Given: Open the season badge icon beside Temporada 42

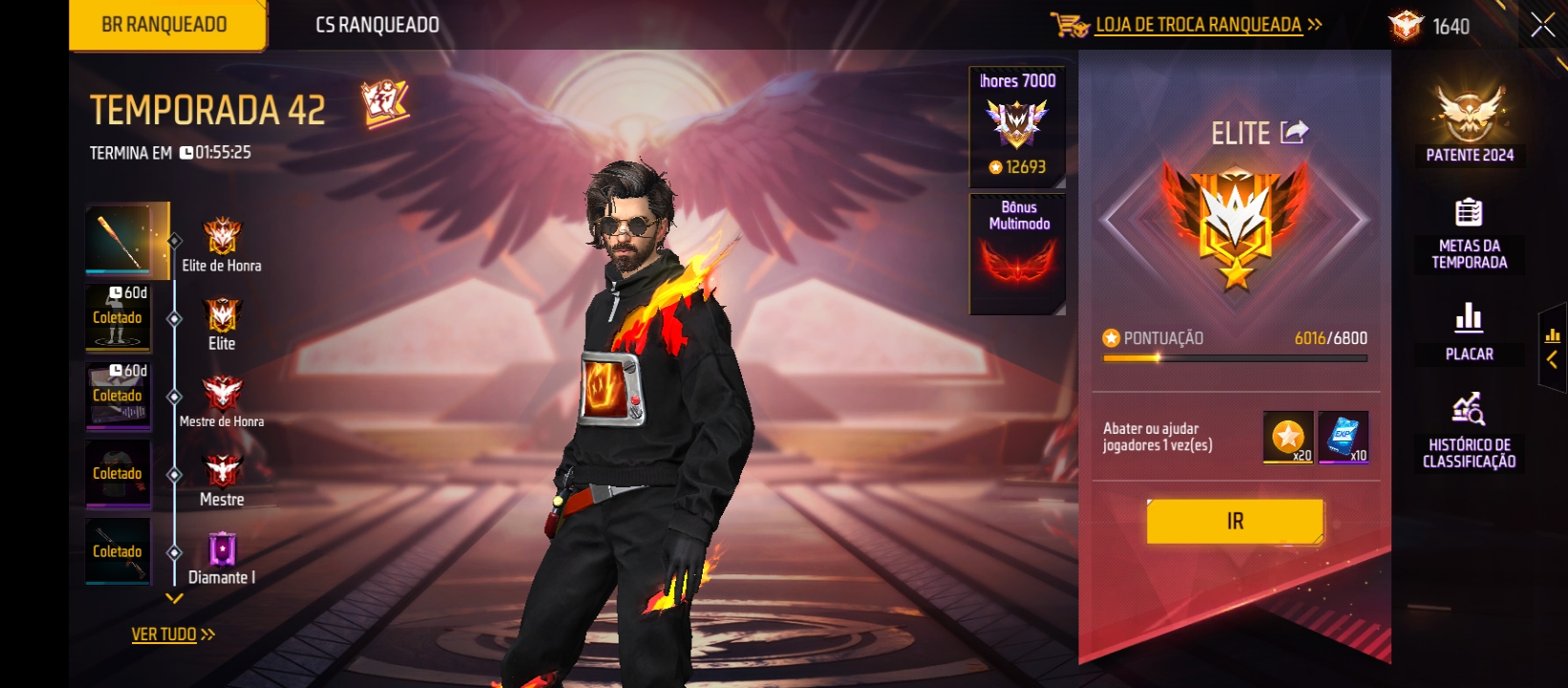Looking at the screenshot, I should coord(384,103).
